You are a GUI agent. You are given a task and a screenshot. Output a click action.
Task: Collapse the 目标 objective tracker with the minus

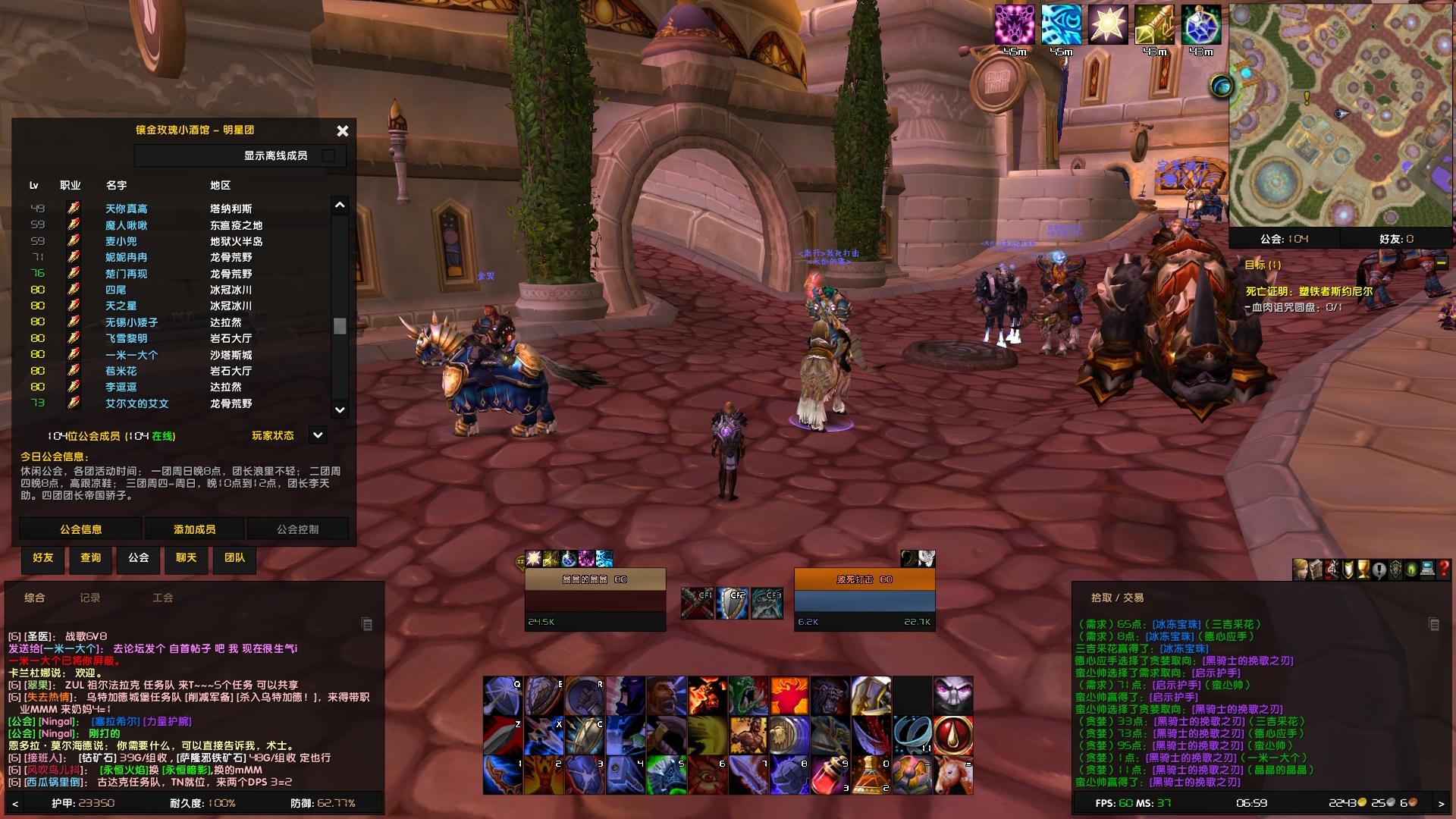1440,261
